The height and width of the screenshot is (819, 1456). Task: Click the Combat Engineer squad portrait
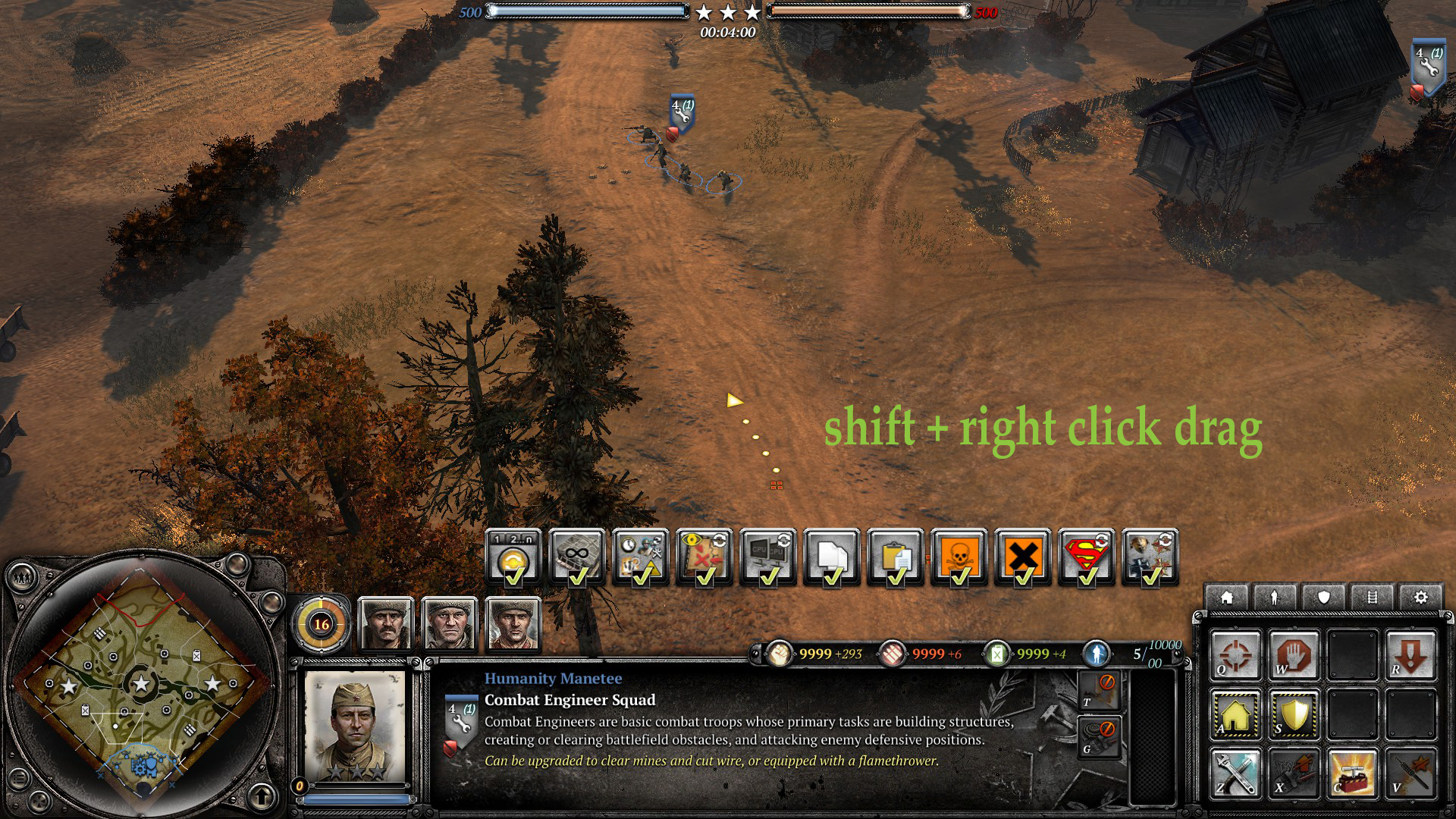pyautogui.click(x=355, y=726)
